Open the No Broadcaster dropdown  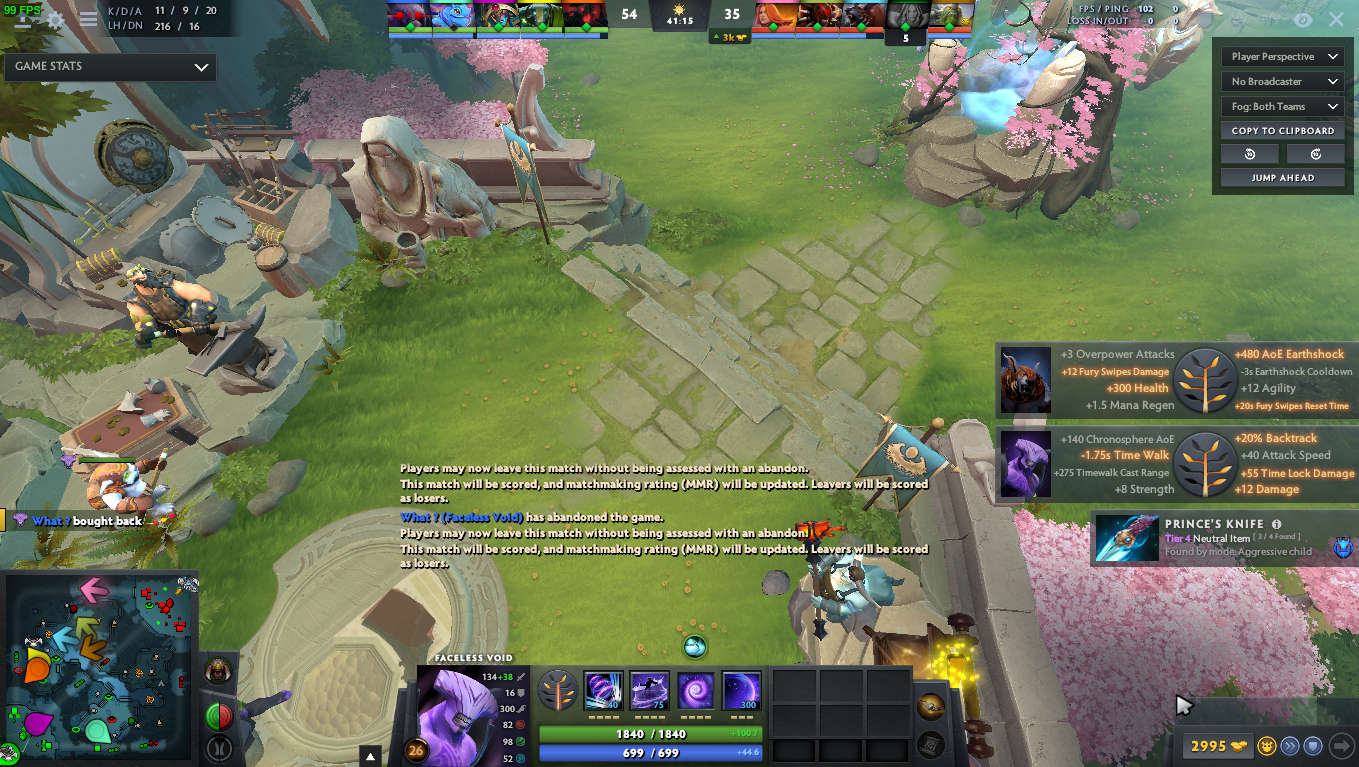tap(1281, 81)
